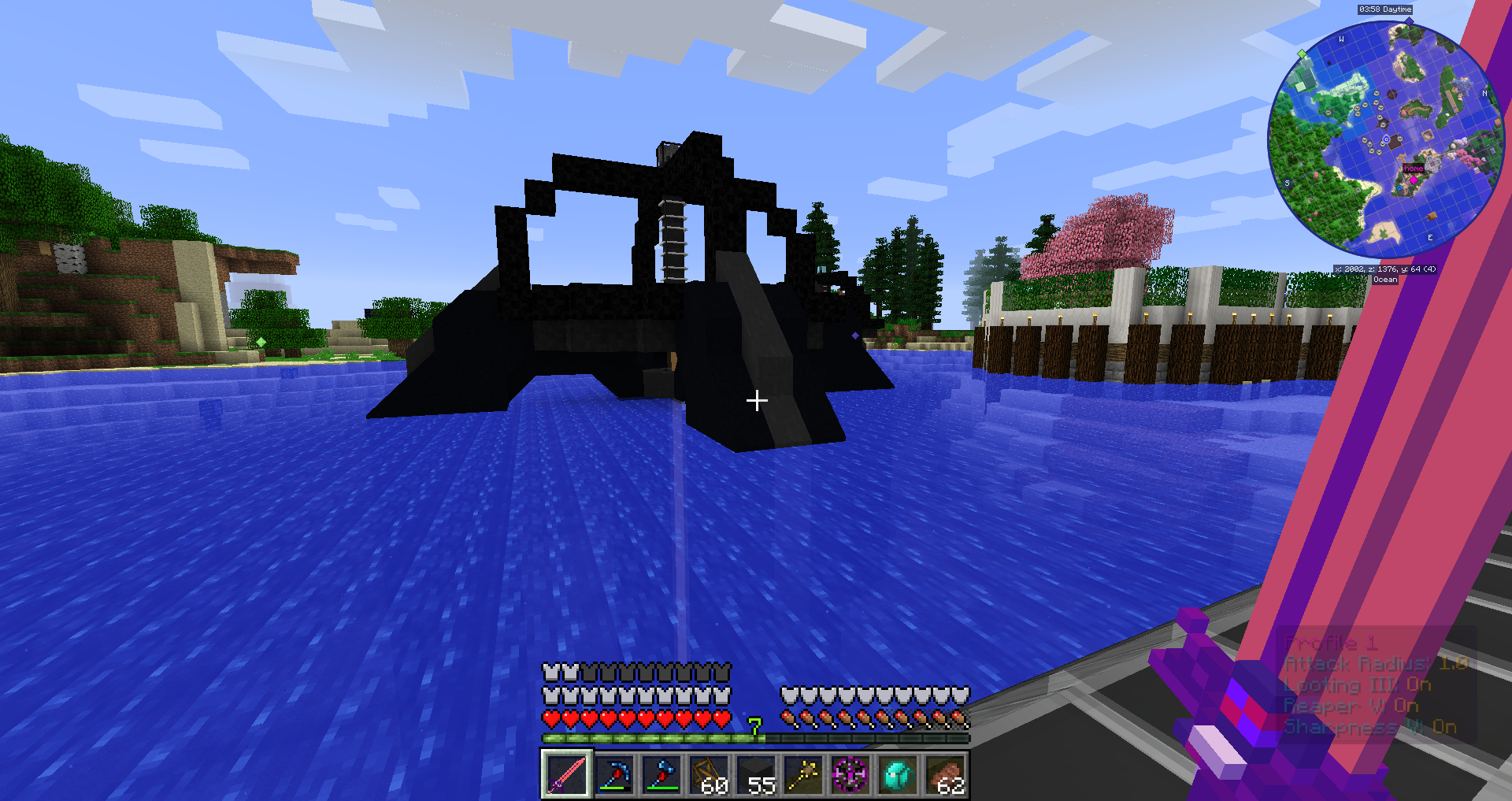
Task: Choose the cyan diamond backpack slot
Action: point(897,774)
